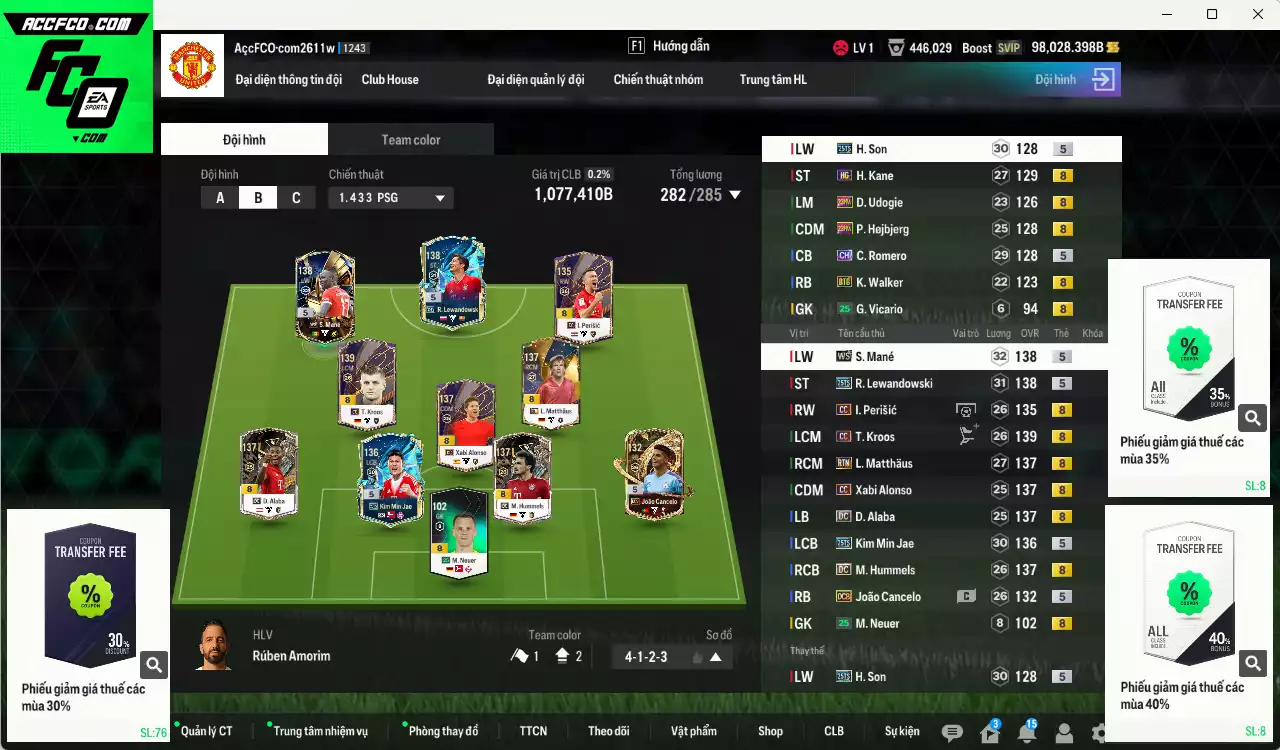Select formation preset A
This screenshot has height=750, width=1280.
219,197
